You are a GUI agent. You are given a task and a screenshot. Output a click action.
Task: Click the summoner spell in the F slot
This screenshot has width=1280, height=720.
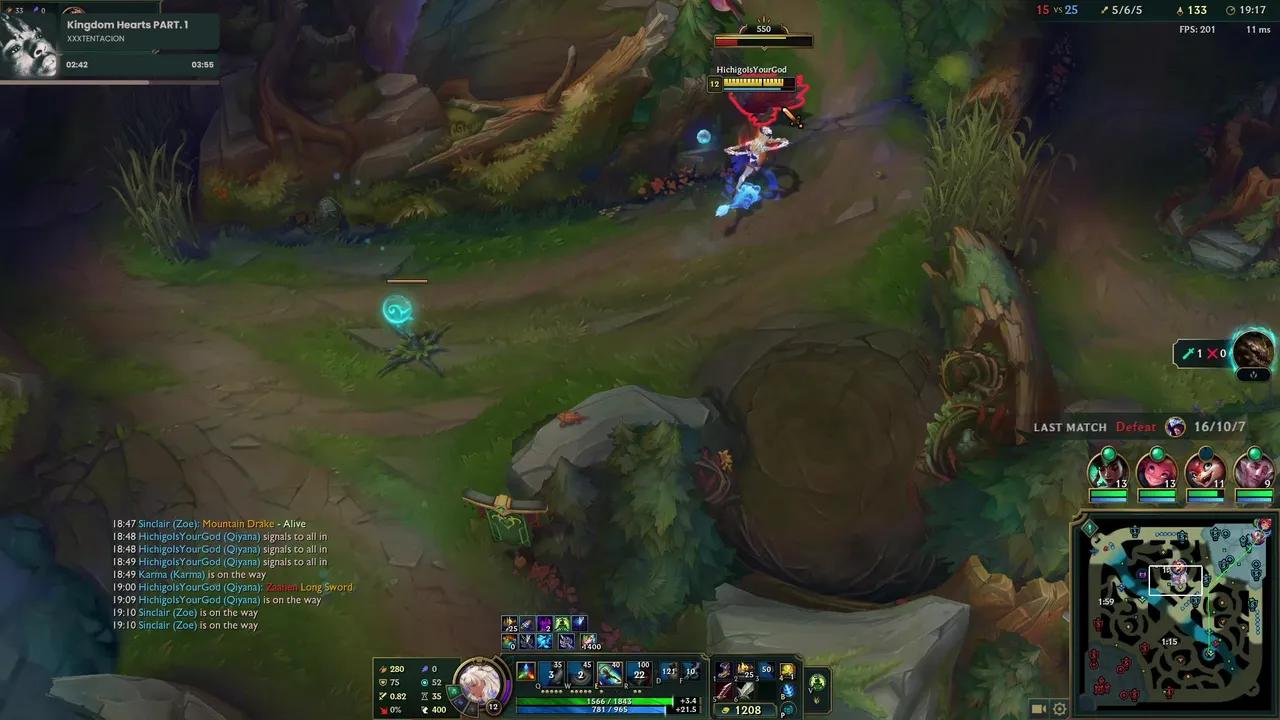692,673
